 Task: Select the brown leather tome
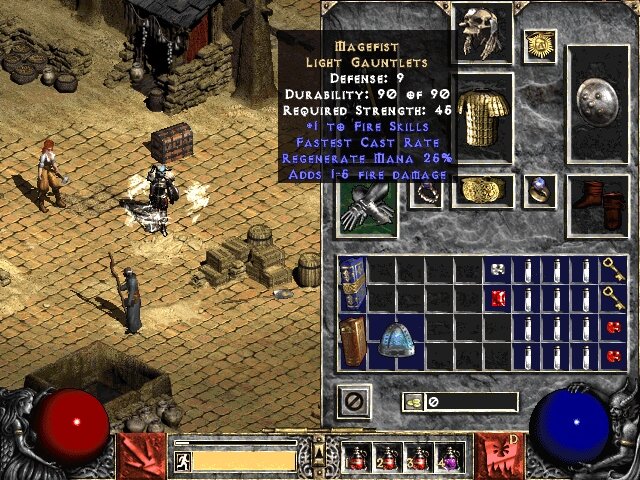point(352,341)
